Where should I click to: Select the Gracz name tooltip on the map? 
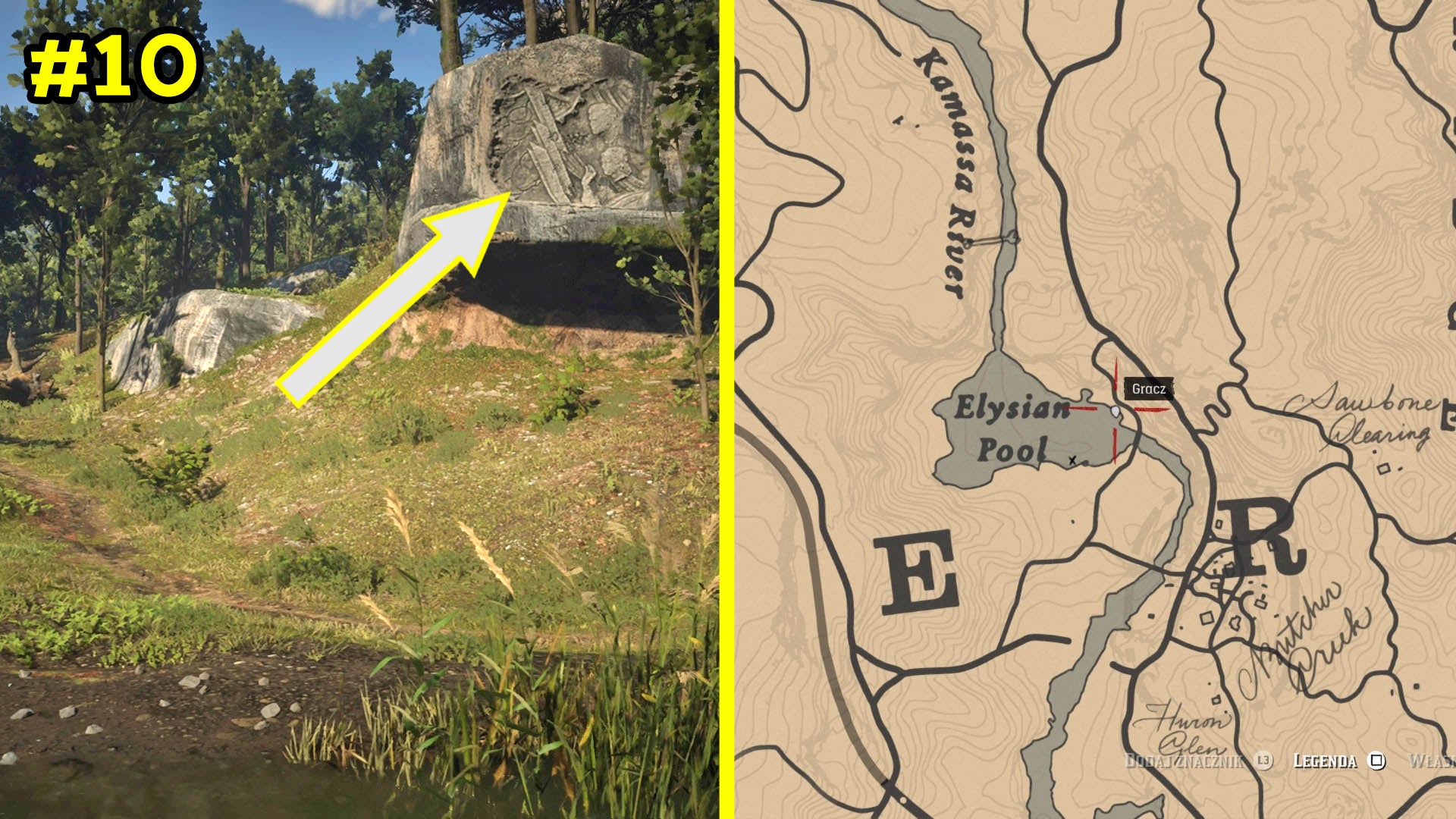coord(1150,388)
